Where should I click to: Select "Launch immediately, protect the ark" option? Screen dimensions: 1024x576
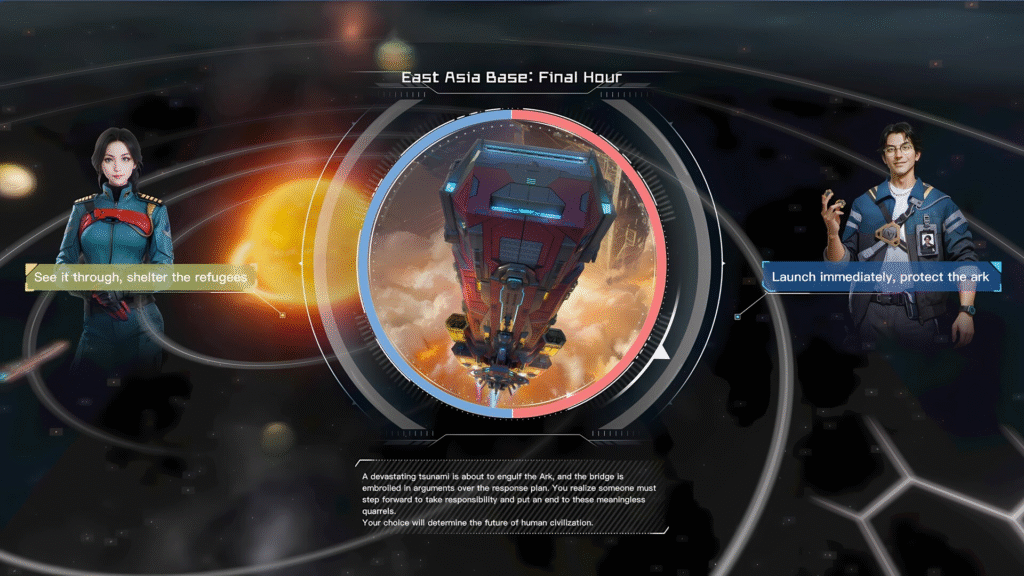point(883,276)
